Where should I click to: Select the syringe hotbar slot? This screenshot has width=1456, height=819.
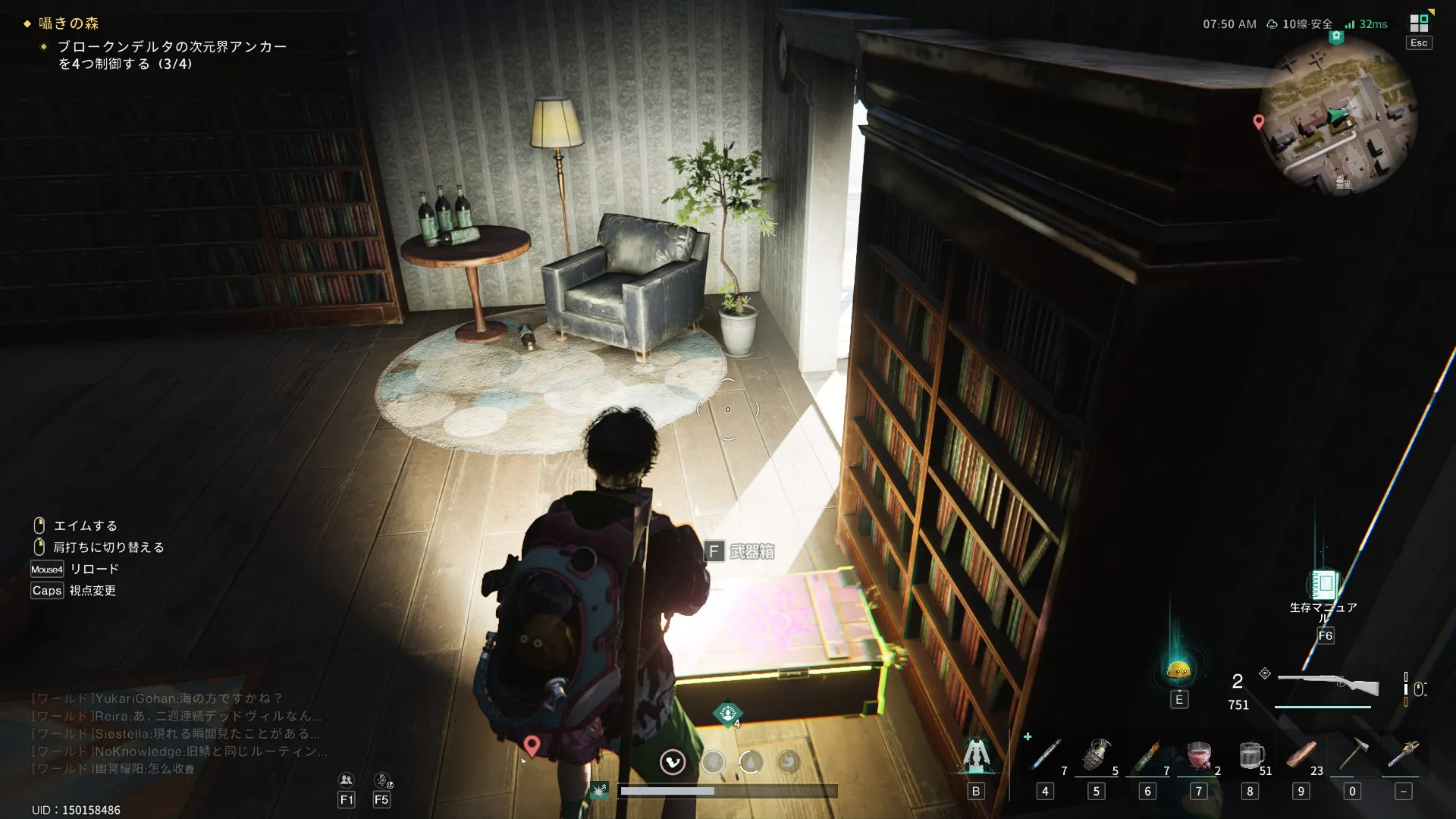click(1046, 755)
